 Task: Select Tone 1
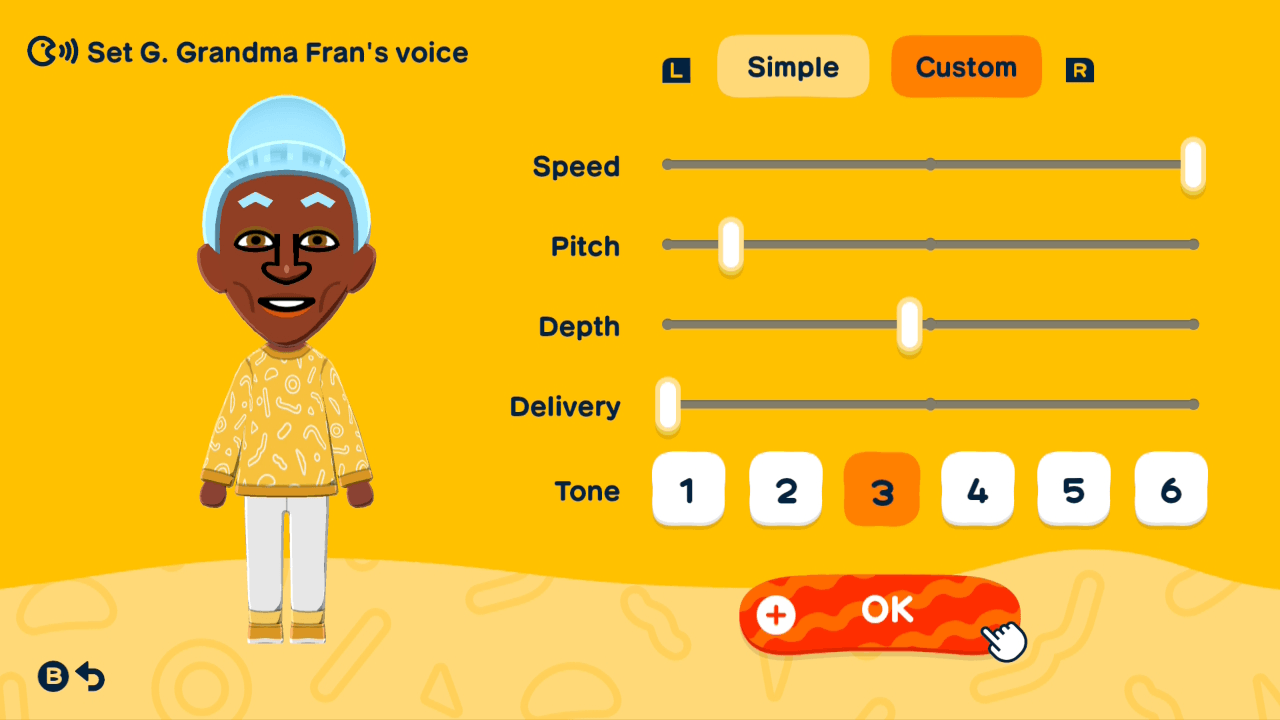[x=689, y=489]
